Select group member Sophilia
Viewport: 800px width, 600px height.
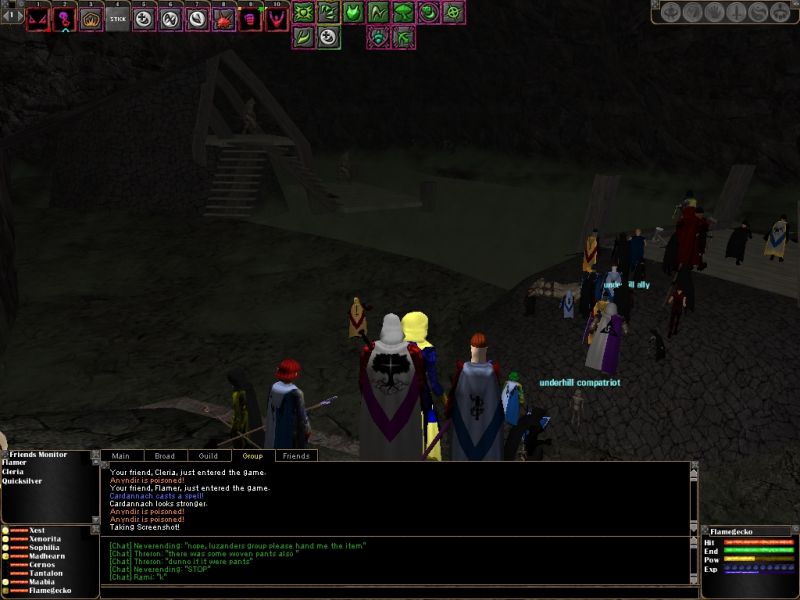pos(46,547)
